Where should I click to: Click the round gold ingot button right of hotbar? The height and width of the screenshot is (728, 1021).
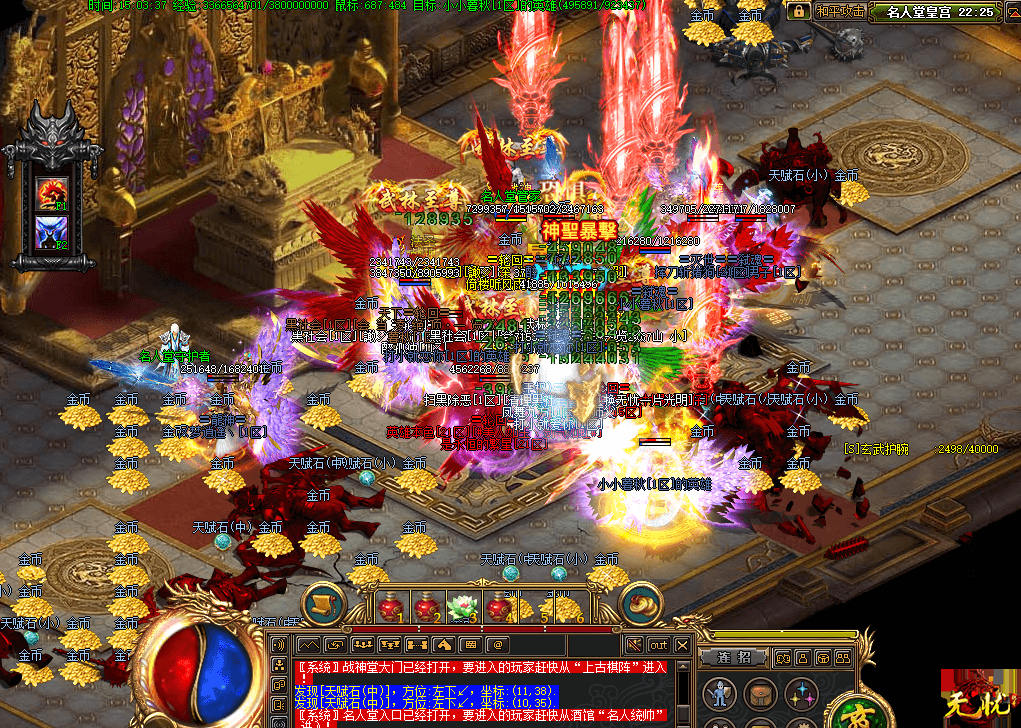(639, 603)
